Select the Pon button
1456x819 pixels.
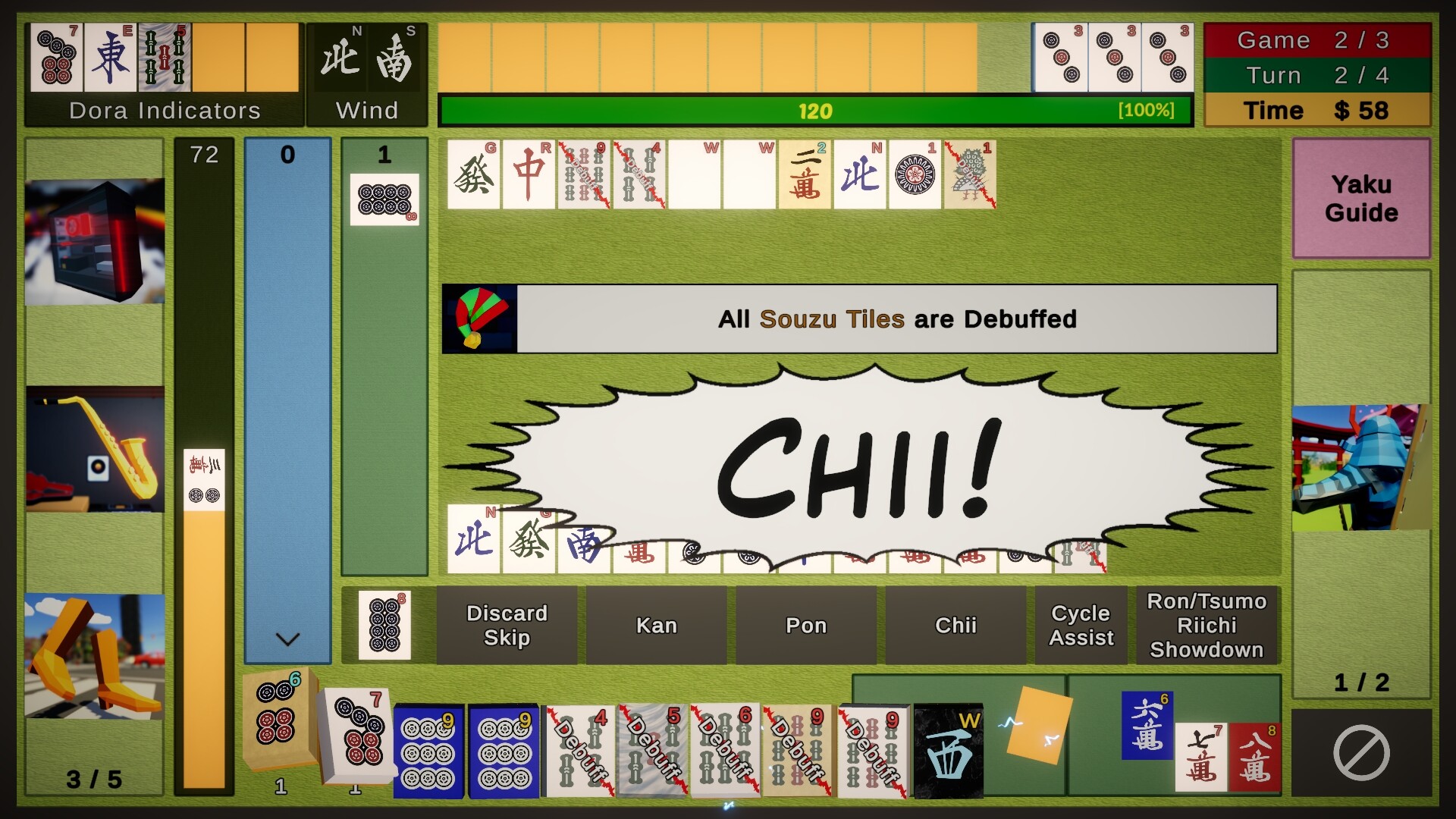click(806, 625)
